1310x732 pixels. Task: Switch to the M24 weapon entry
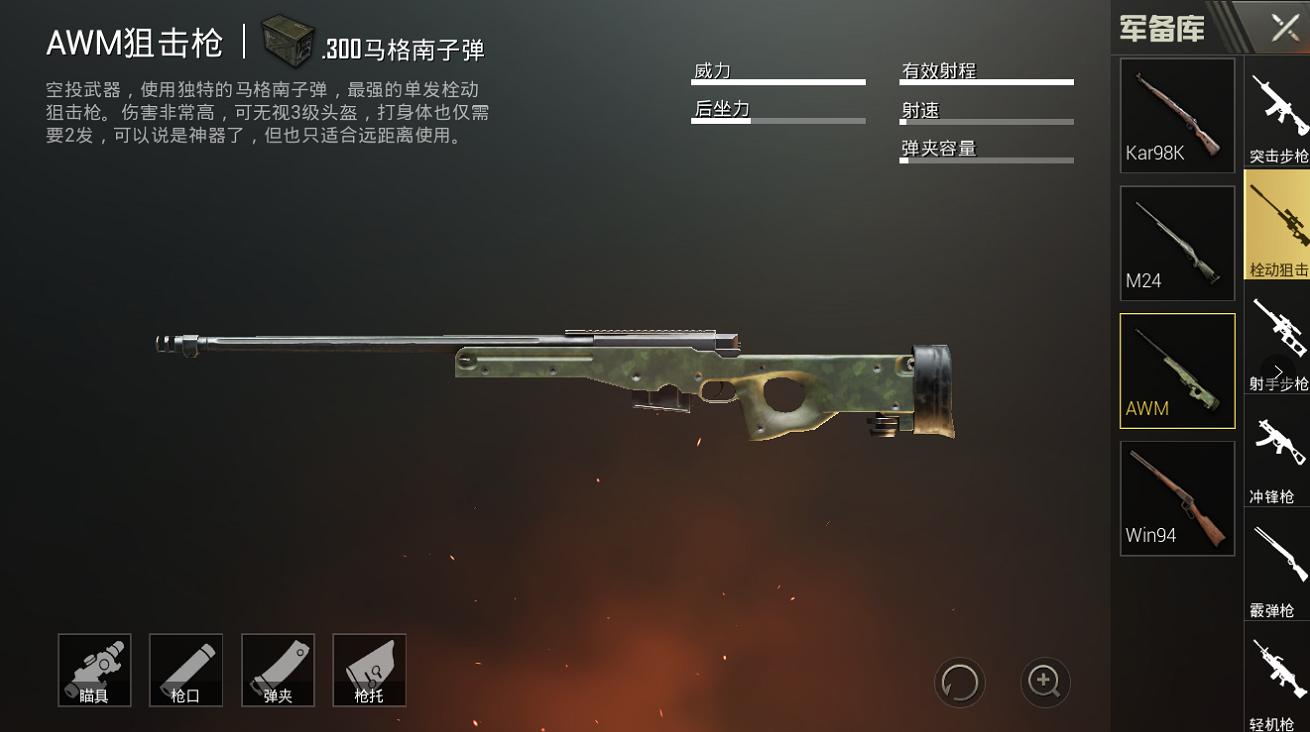click(1177, 243)
